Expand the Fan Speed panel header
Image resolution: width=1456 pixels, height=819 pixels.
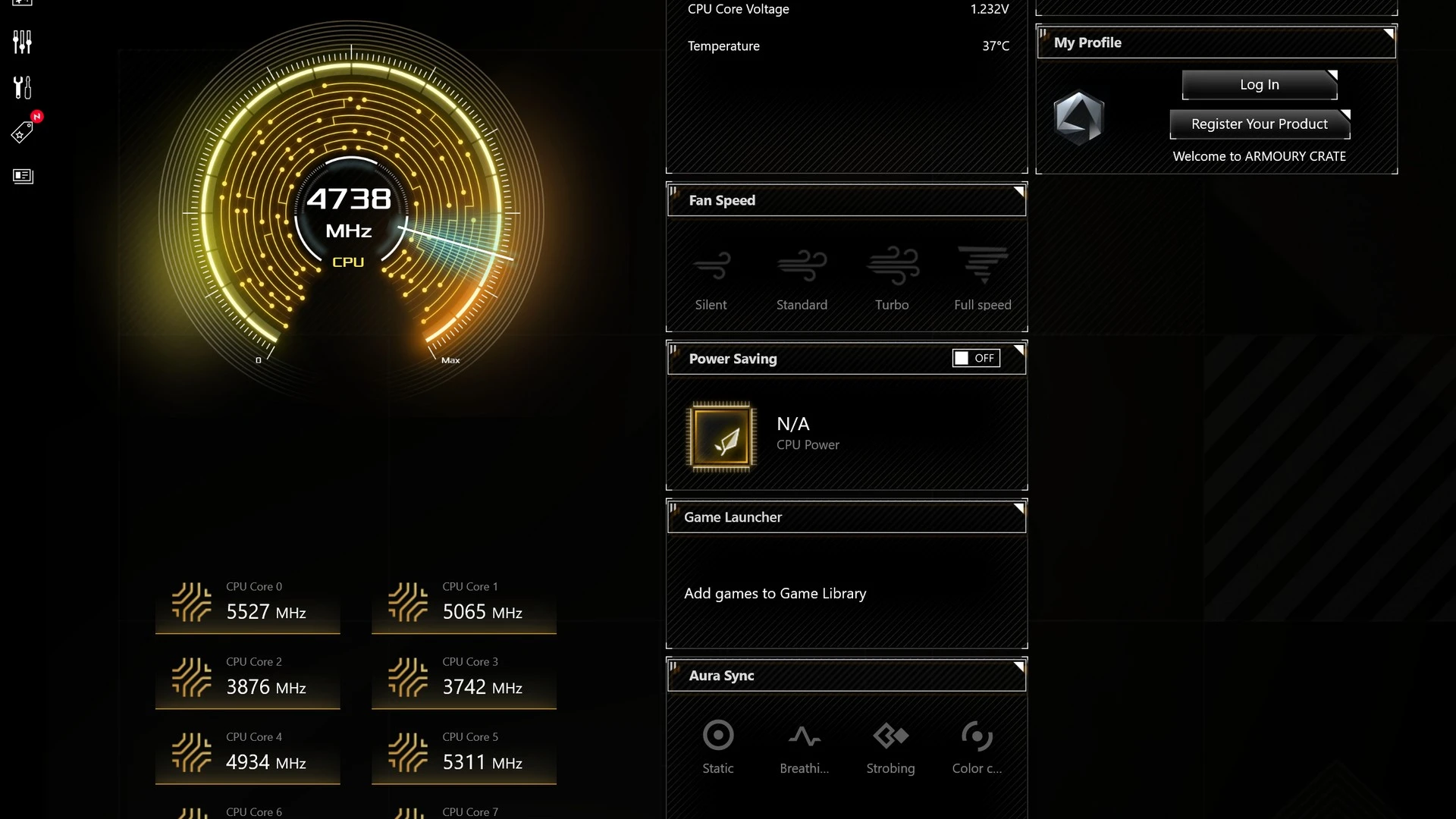846,200
